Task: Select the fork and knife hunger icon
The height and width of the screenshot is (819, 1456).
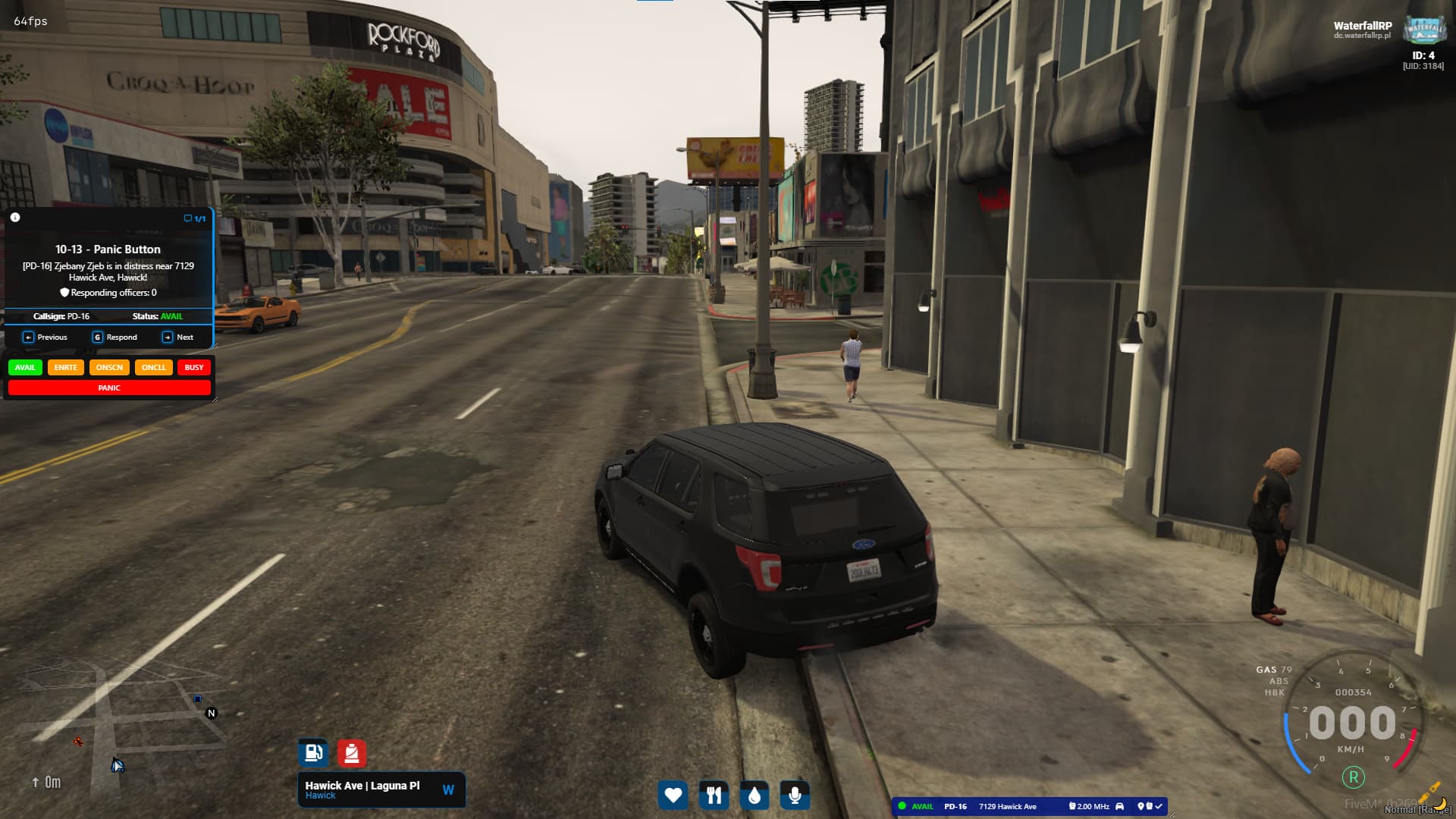Action: coord(714,795)
